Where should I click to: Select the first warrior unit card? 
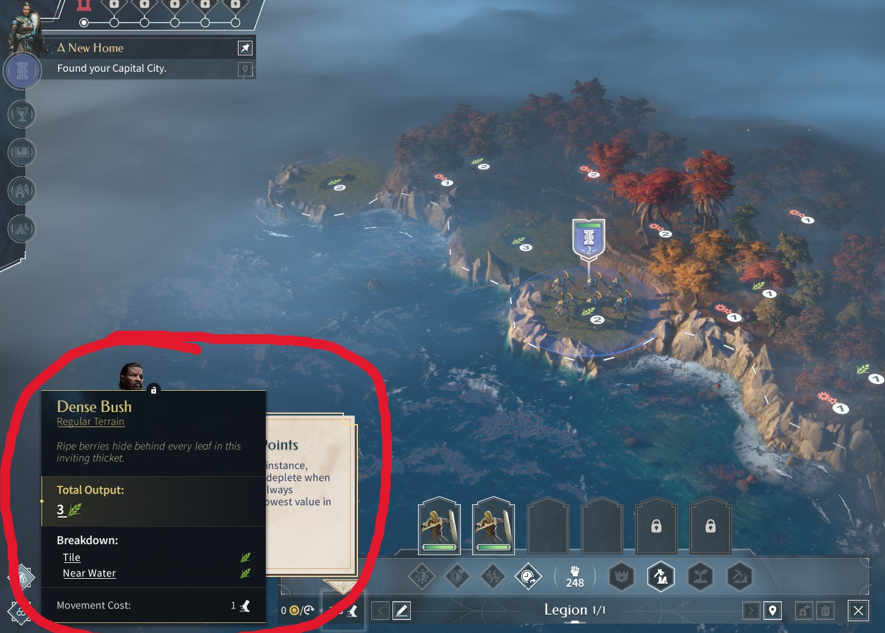[439, 525]
